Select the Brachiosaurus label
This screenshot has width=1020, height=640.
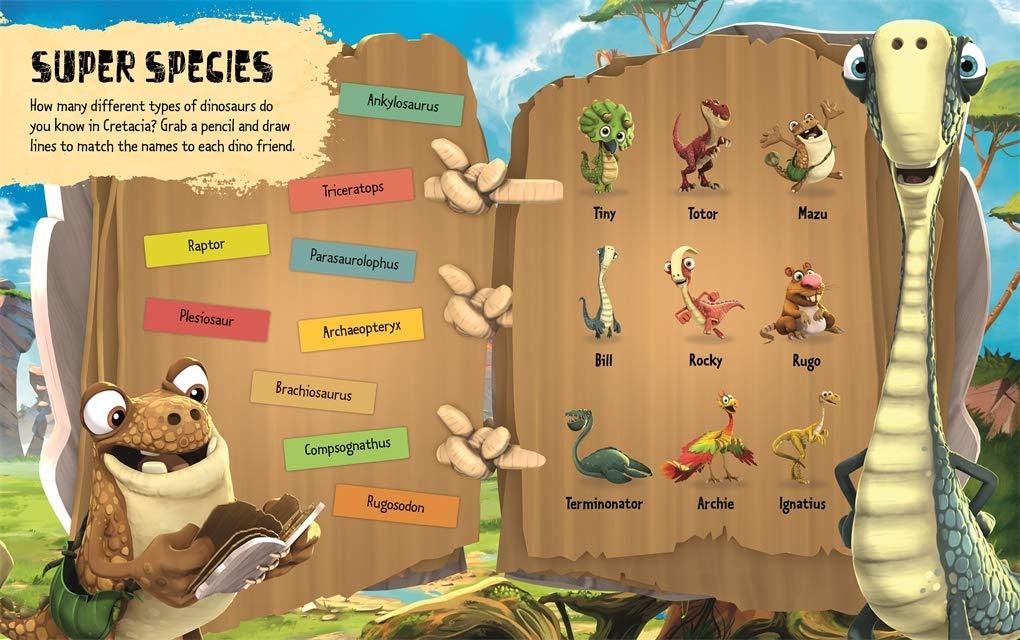click(x=313, y=392)
